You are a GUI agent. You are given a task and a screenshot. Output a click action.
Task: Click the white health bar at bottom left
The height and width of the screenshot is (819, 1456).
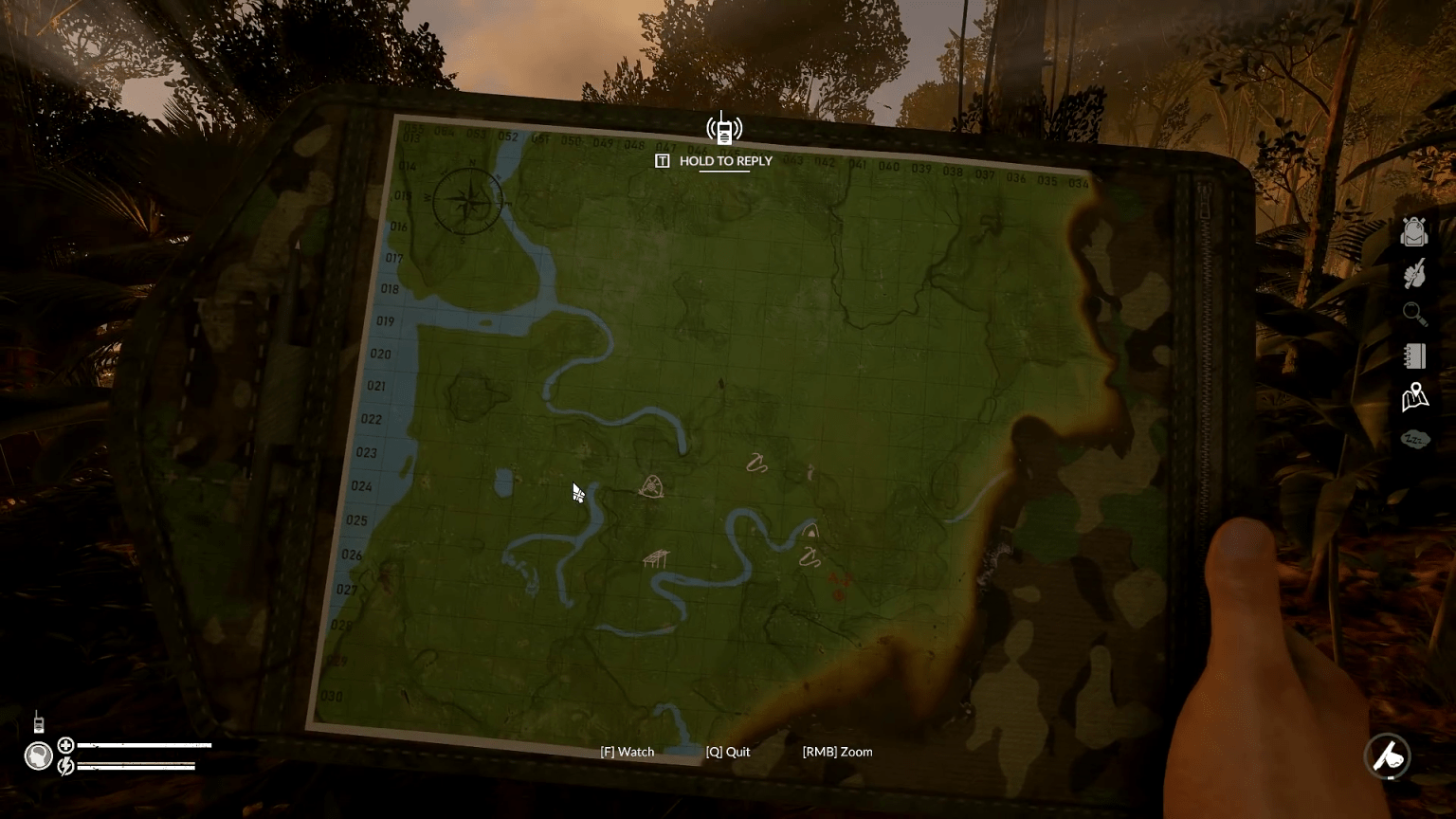(x=142, y=745)
